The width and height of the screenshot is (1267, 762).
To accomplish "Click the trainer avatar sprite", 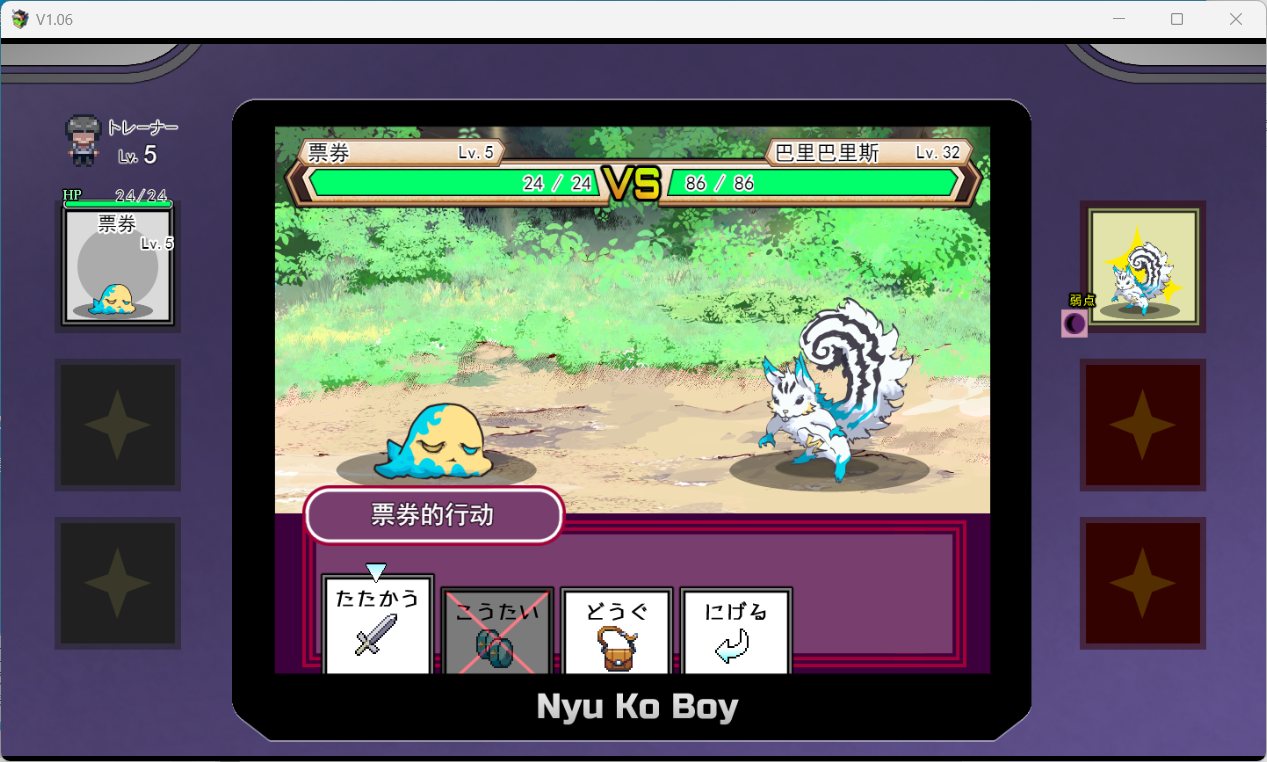I will (x=83, y=139).
